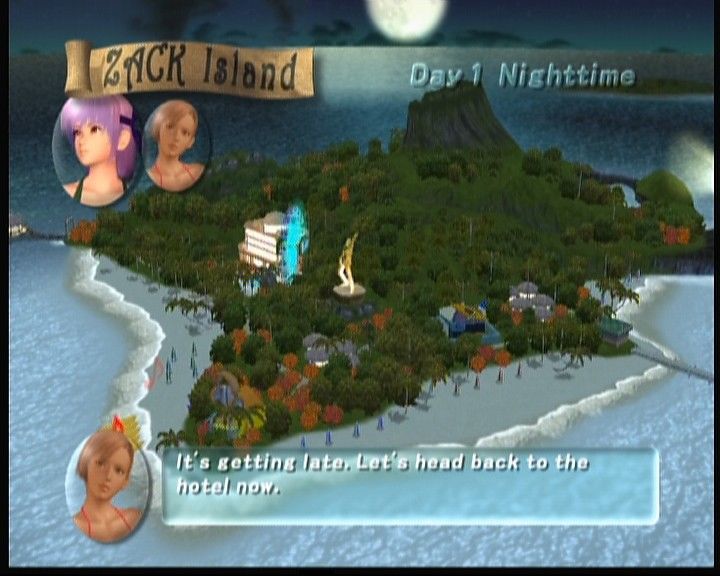The height and width of the screenshot is (576, 720).
Task: Choose the hotel highlighted by the cyan marker
Action: click(x=268, y=242)
